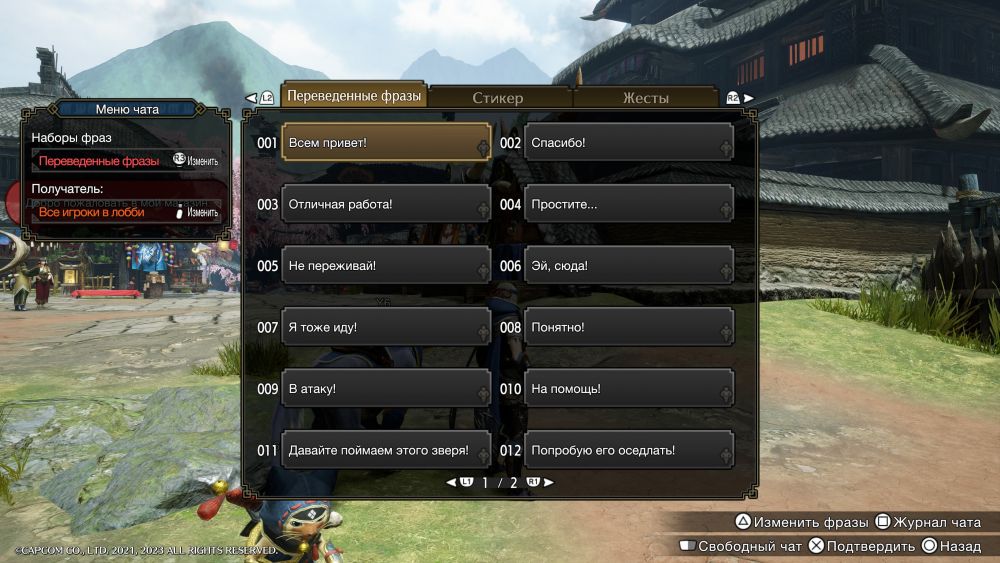
Task: Select the "Я тоже иду!" phrase
Action: click(386, 327)
